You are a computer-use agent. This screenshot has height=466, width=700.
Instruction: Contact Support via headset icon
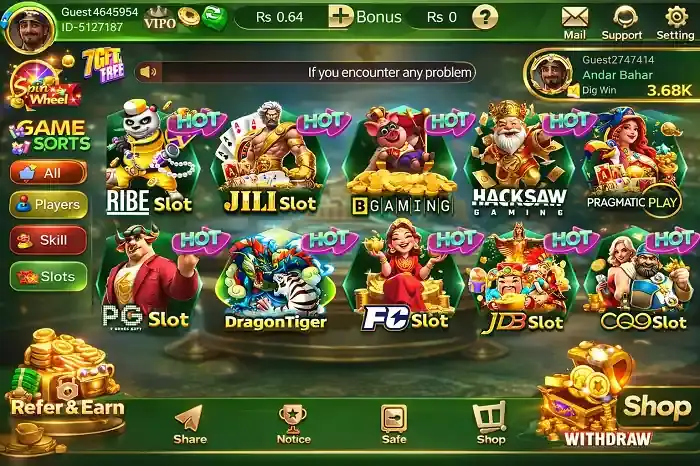click(x=621, y=21)
